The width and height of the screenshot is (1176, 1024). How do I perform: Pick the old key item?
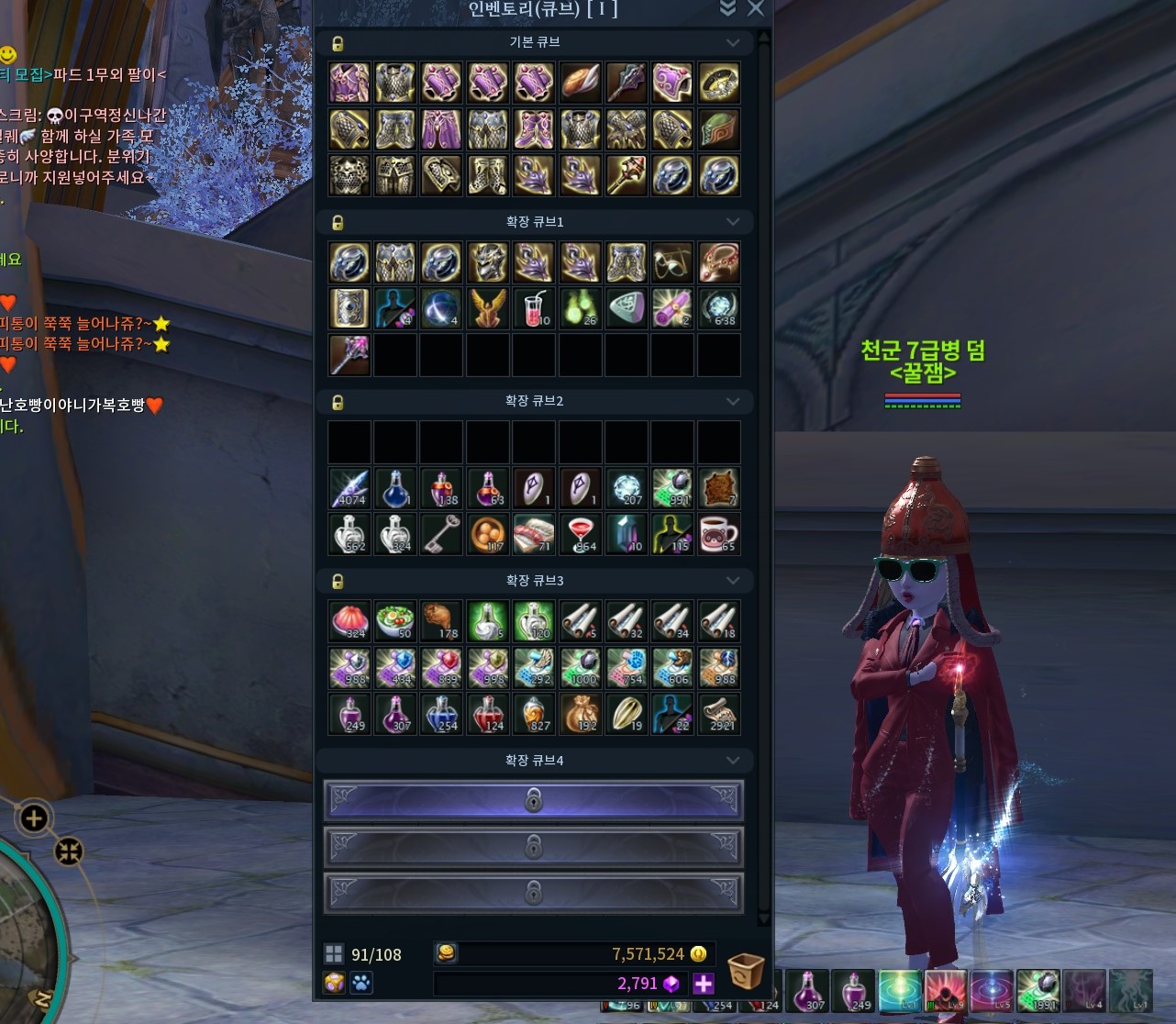(442, 534)
